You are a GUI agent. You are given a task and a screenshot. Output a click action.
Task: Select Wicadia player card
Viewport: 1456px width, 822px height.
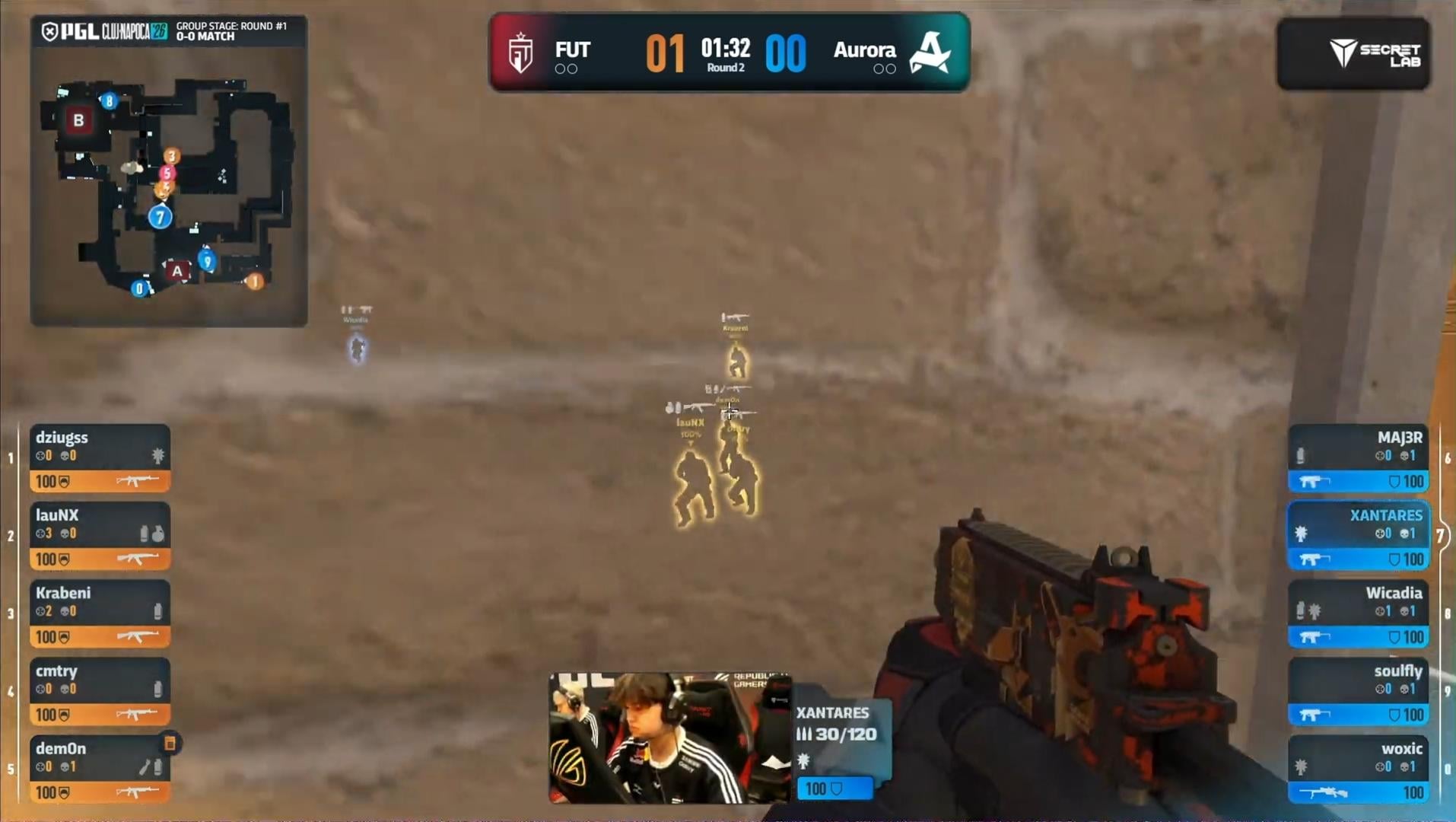pos(1358,613)
